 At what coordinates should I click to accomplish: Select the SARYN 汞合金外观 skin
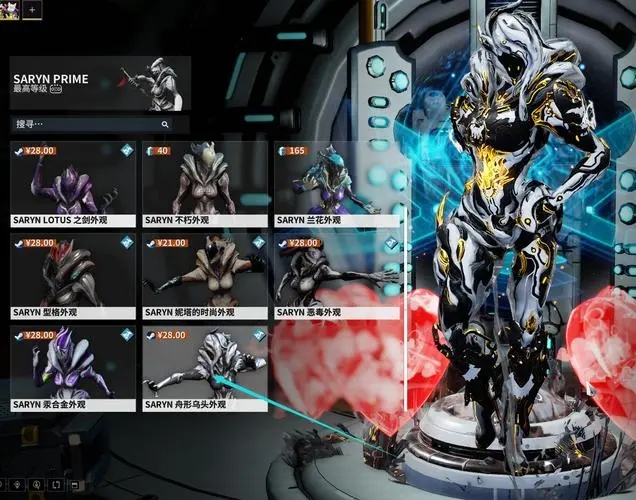pyautogui.click(x=73, y=368)
